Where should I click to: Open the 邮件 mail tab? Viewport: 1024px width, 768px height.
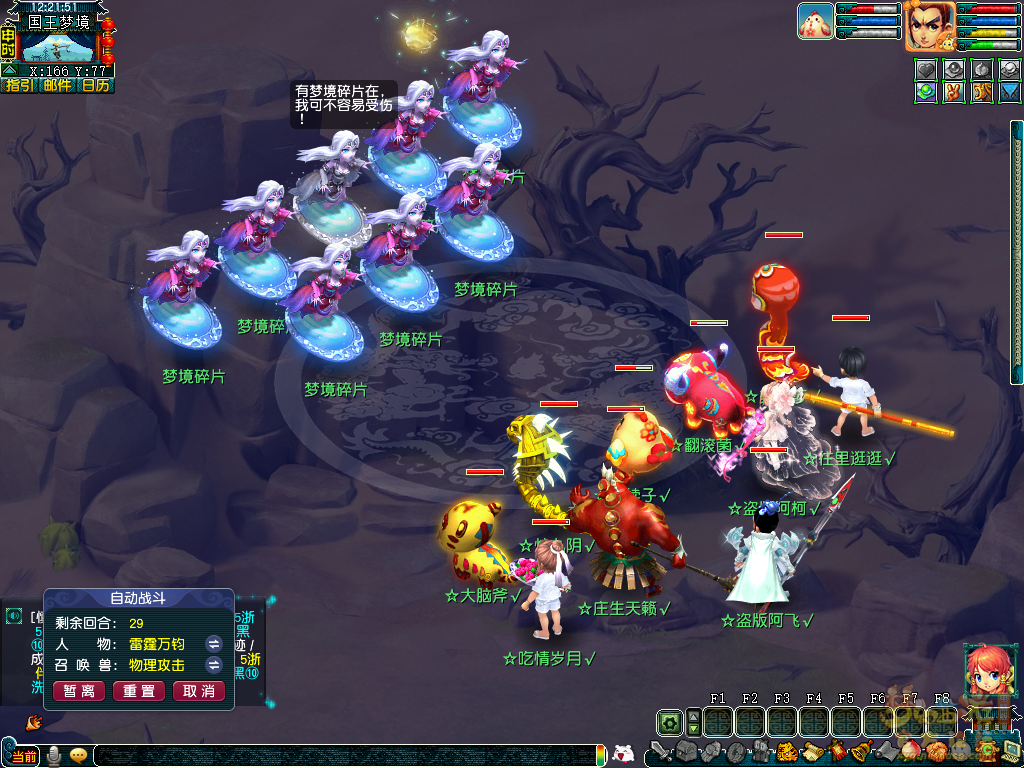coord(57,86)
